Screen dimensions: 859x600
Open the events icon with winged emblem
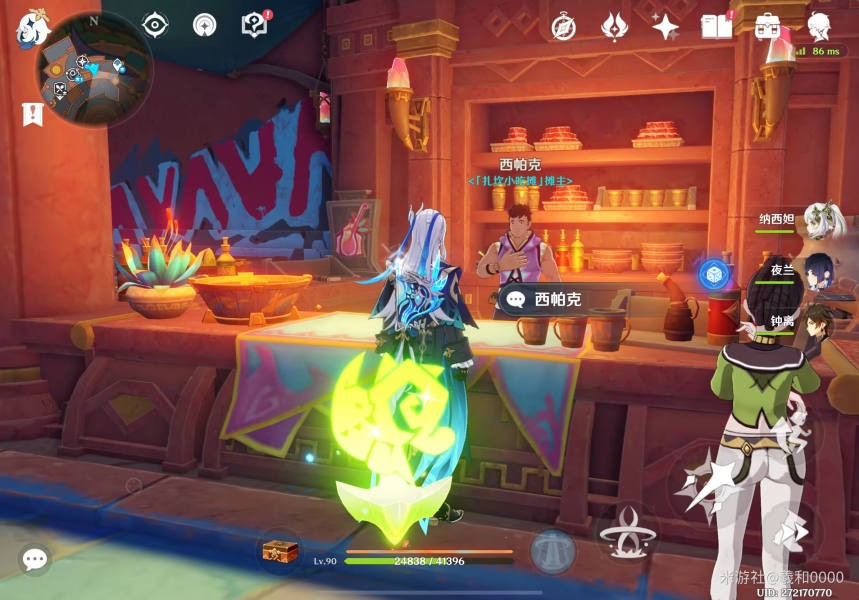tap(614, 27)
